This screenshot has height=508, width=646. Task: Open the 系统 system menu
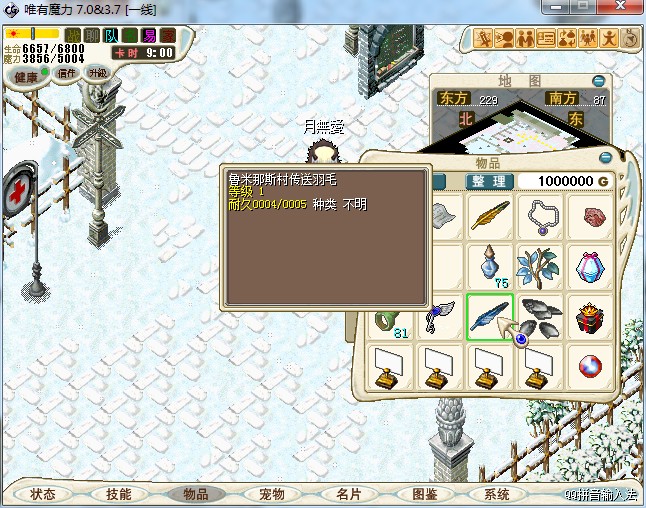[497, 494]
